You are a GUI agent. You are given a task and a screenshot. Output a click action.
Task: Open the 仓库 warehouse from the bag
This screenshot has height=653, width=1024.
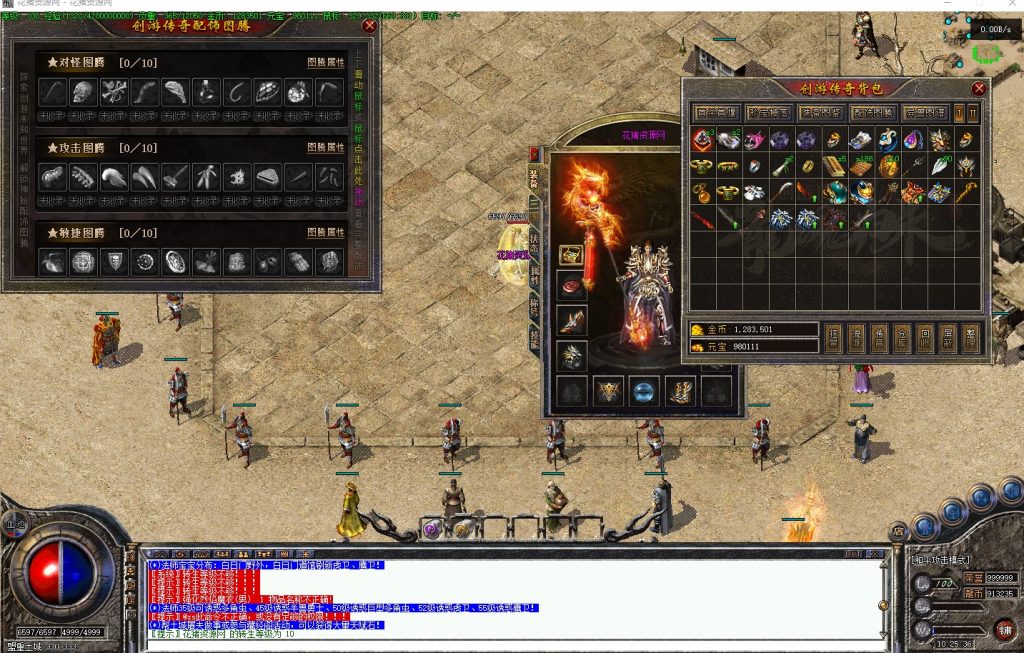pos(902,338)
